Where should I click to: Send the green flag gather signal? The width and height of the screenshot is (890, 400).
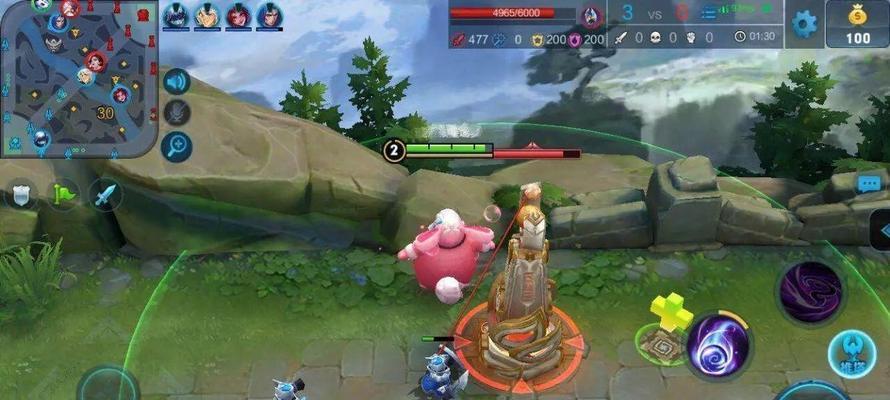[x=64, y=193]
